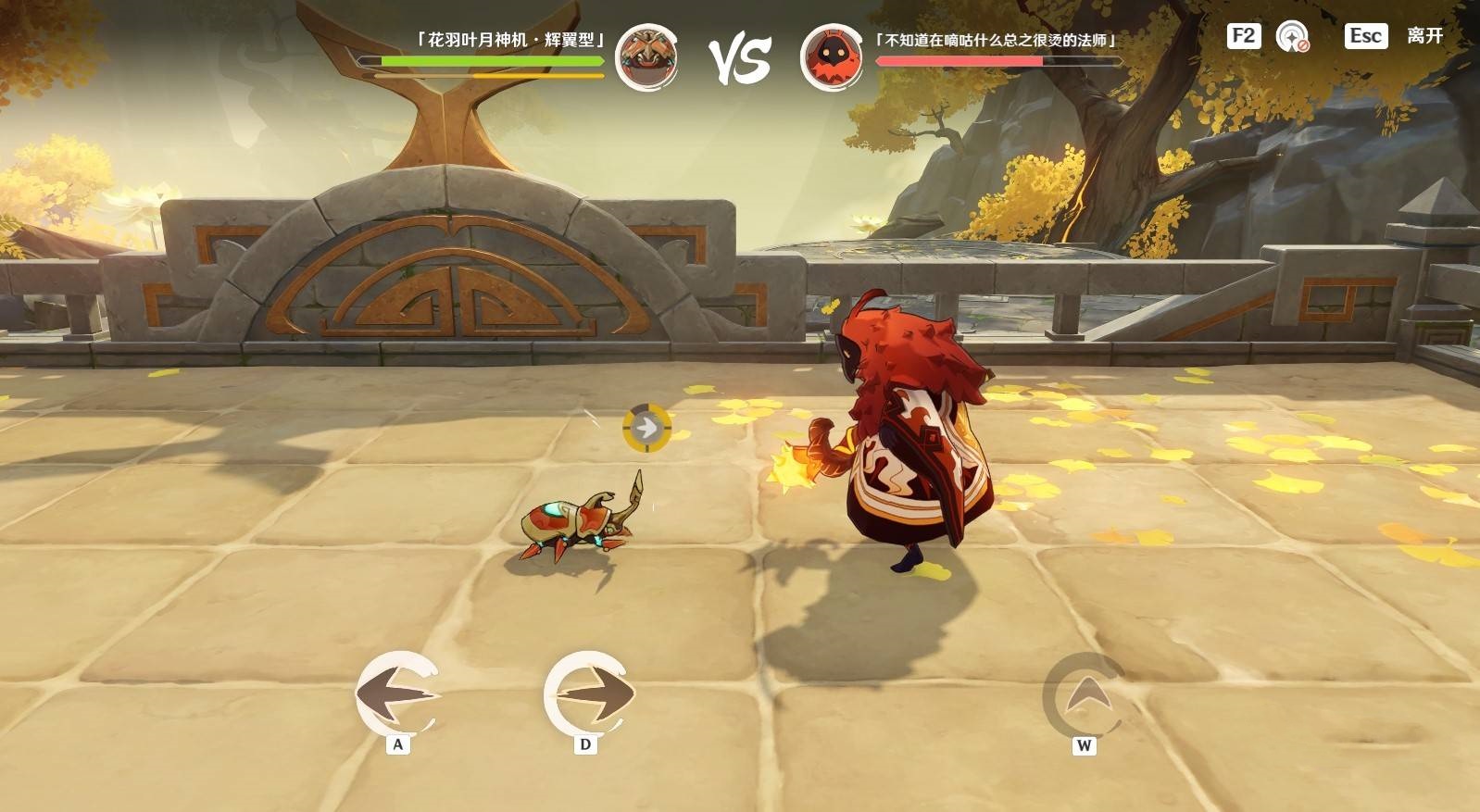Select the beetle player portrait
The height and width of the screenshot is (812, 1480).
point(646,56)
